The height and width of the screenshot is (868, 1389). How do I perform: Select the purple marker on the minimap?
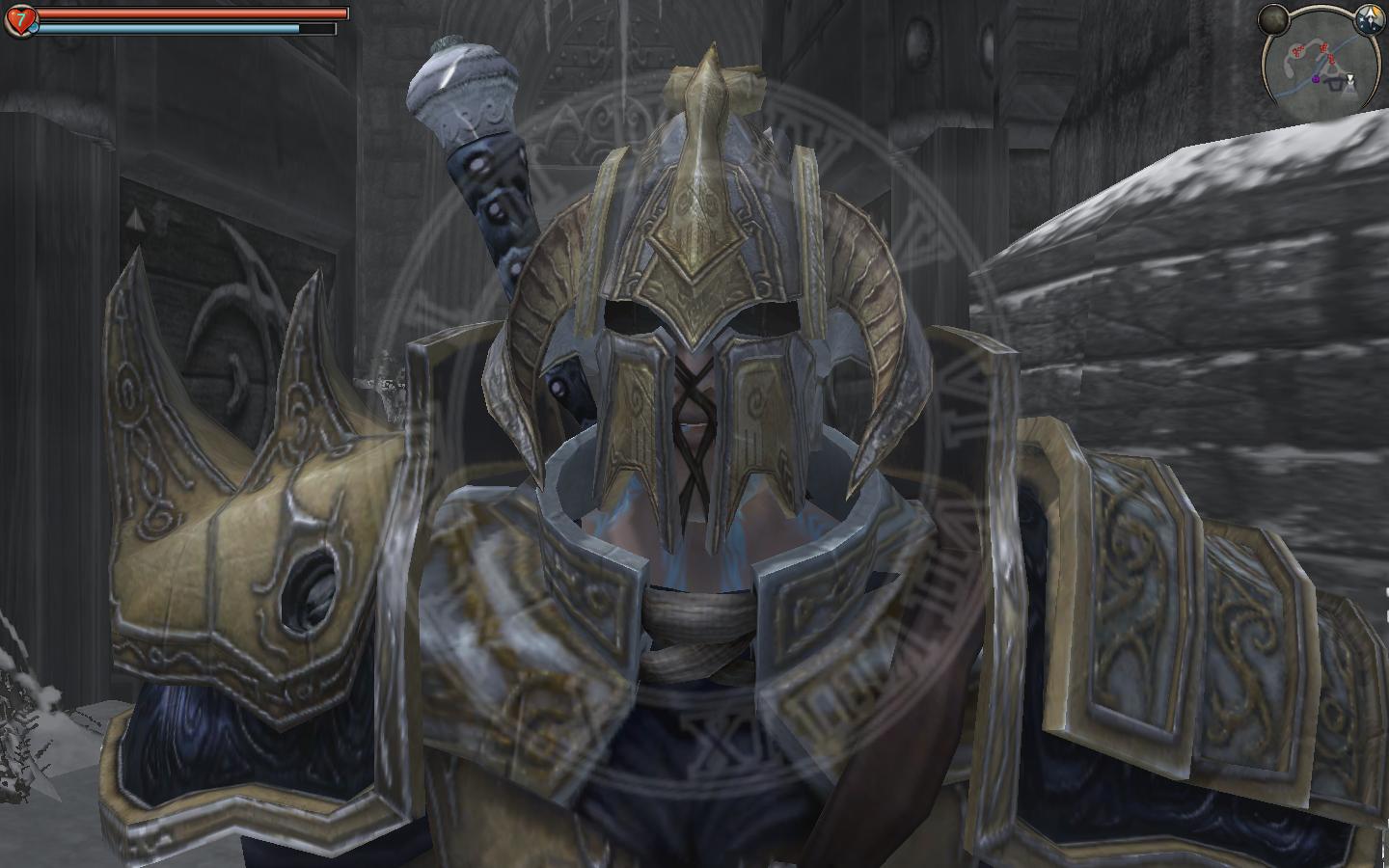(x=1315, y=78)
